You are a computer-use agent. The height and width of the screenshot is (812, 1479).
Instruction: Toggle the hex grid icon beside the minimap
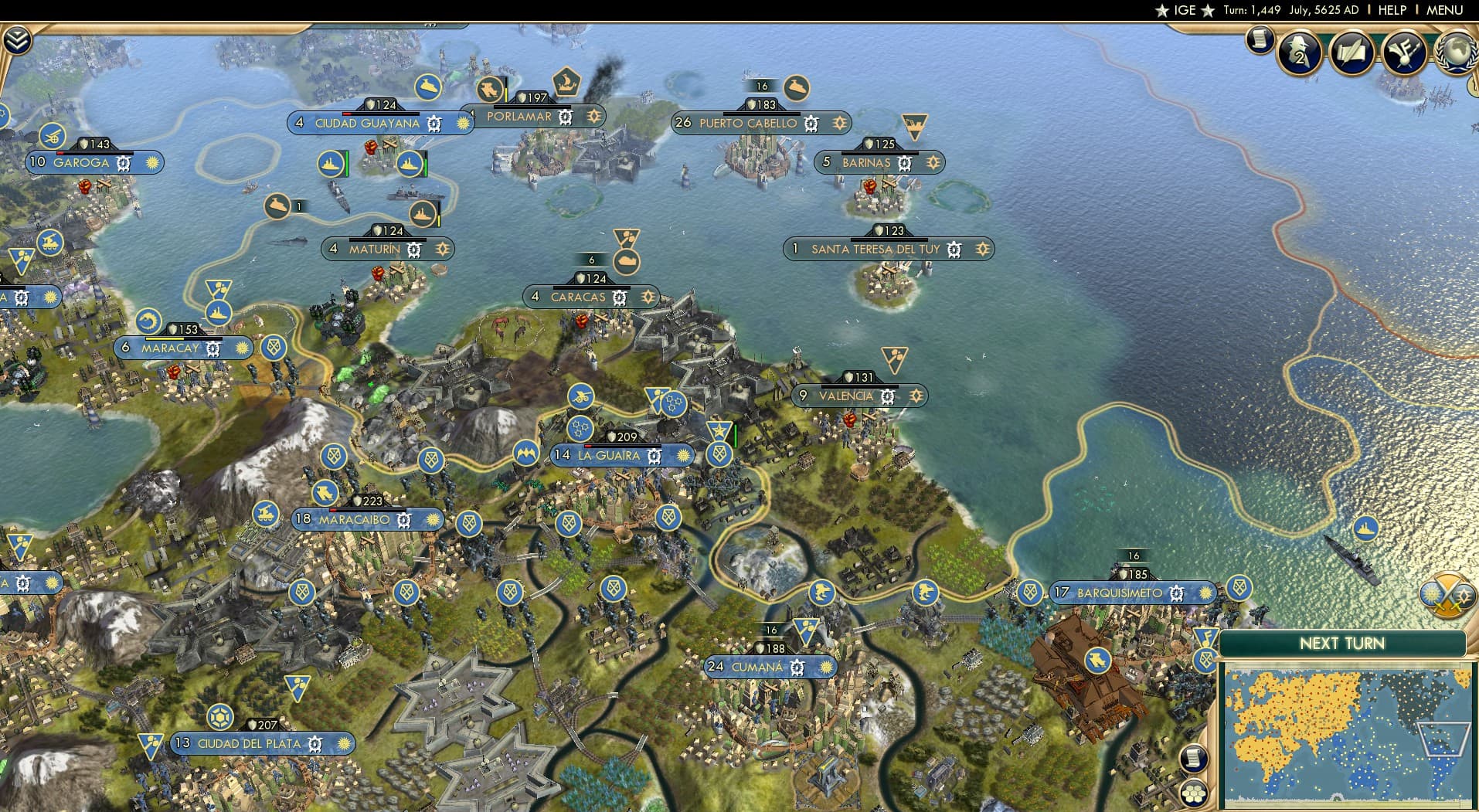click(x=1195, y=794)
